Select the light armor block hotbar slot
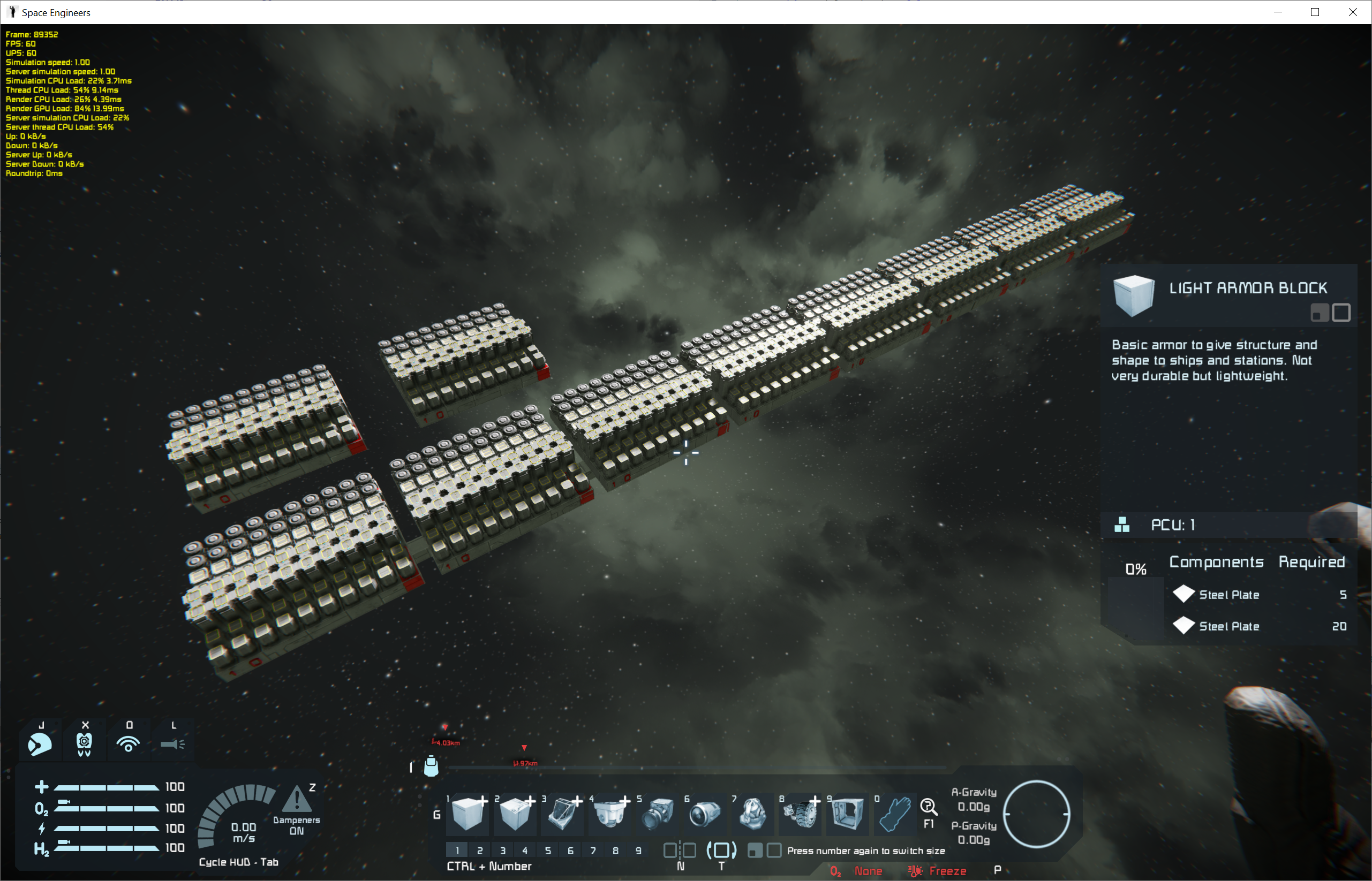 [x=468, y=813]
